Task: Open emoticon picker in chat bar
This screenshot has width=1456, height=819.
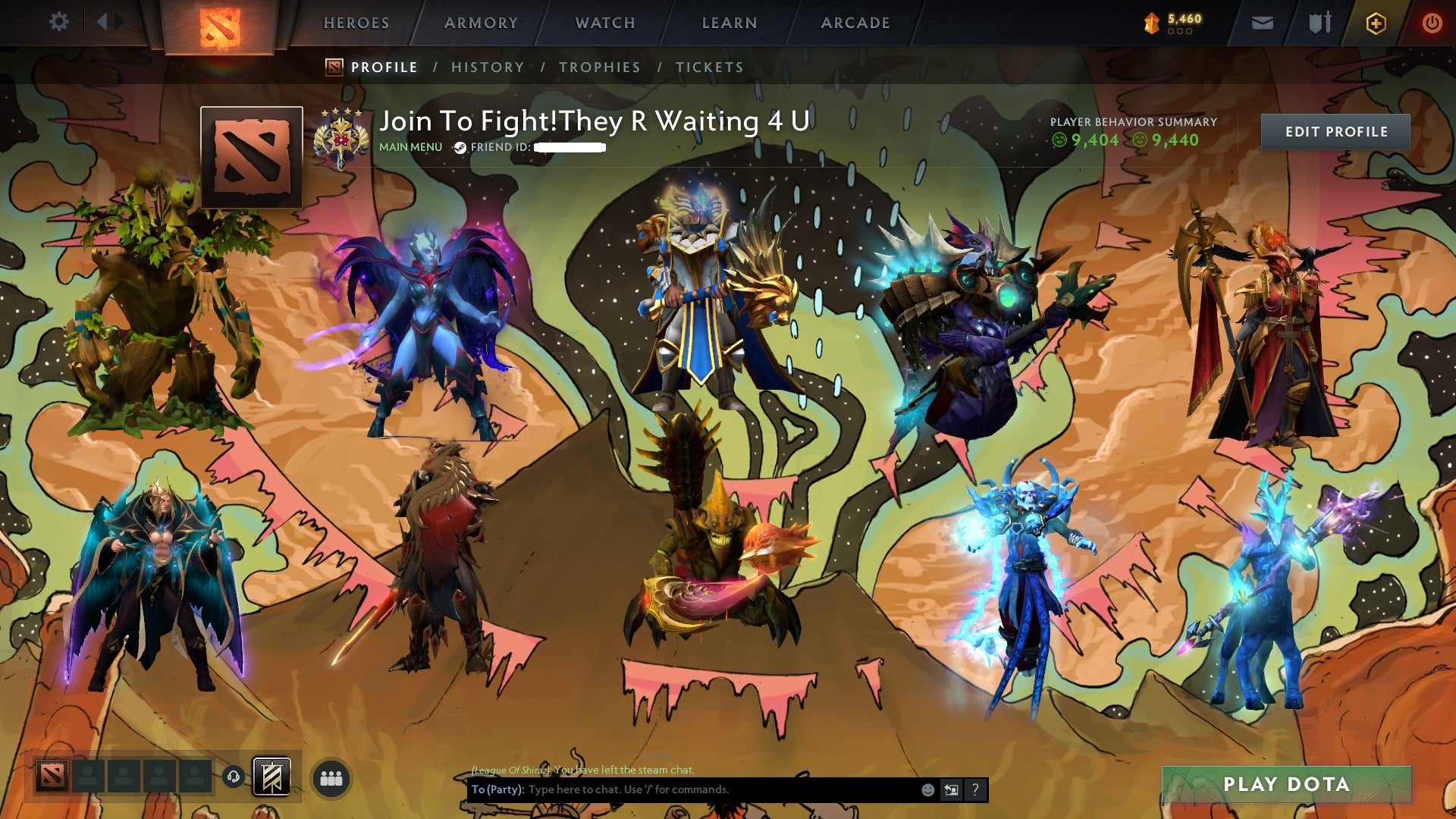Action: [x=927, y=789]
